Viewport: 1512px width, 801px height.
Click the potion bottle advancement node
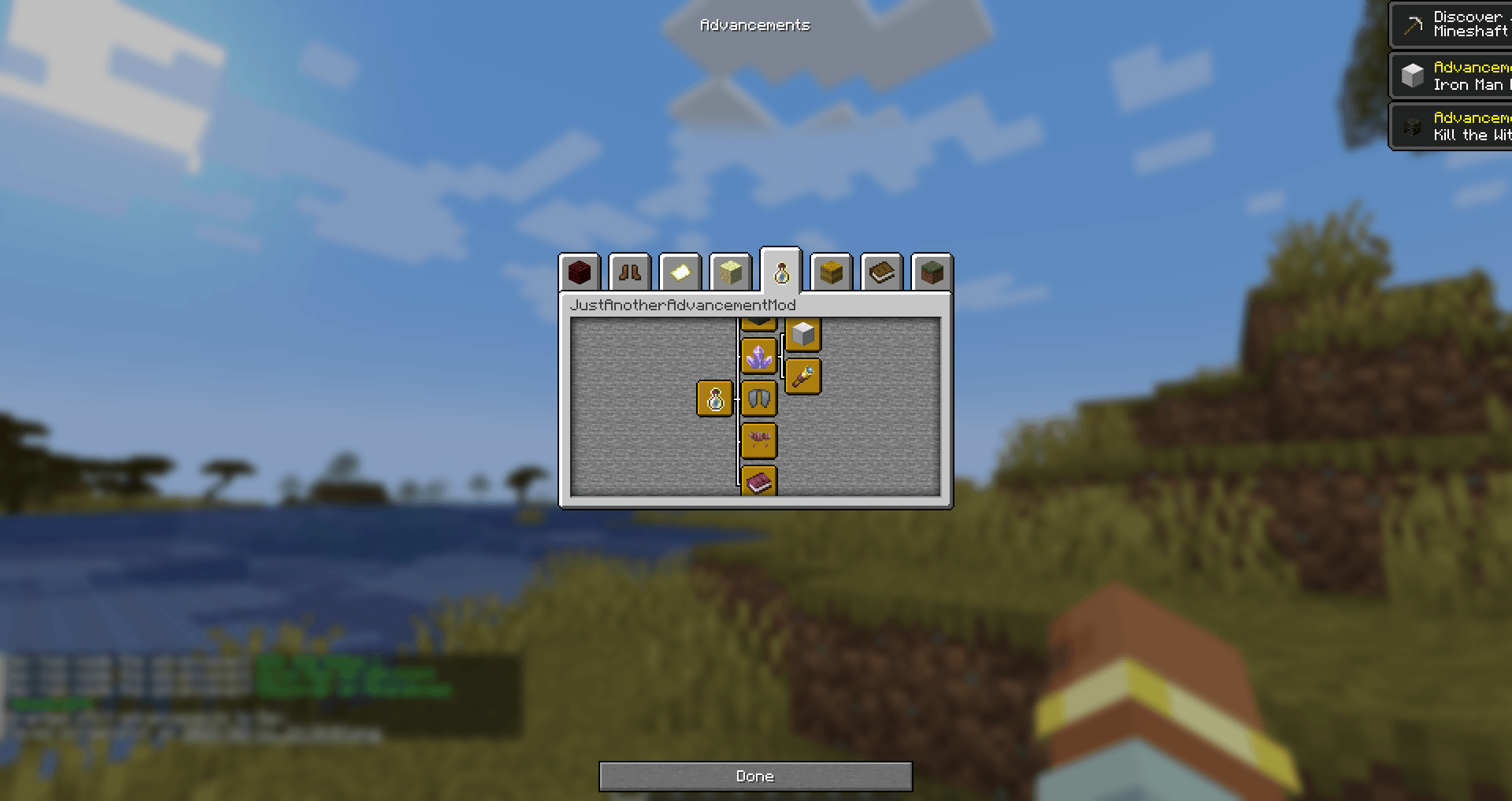pyautogui.click(x=715, y=399)
